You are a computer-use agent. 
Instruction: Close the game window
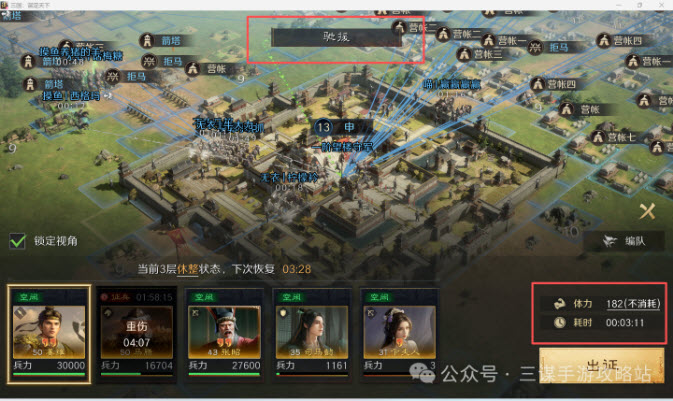tap(661, 5)
